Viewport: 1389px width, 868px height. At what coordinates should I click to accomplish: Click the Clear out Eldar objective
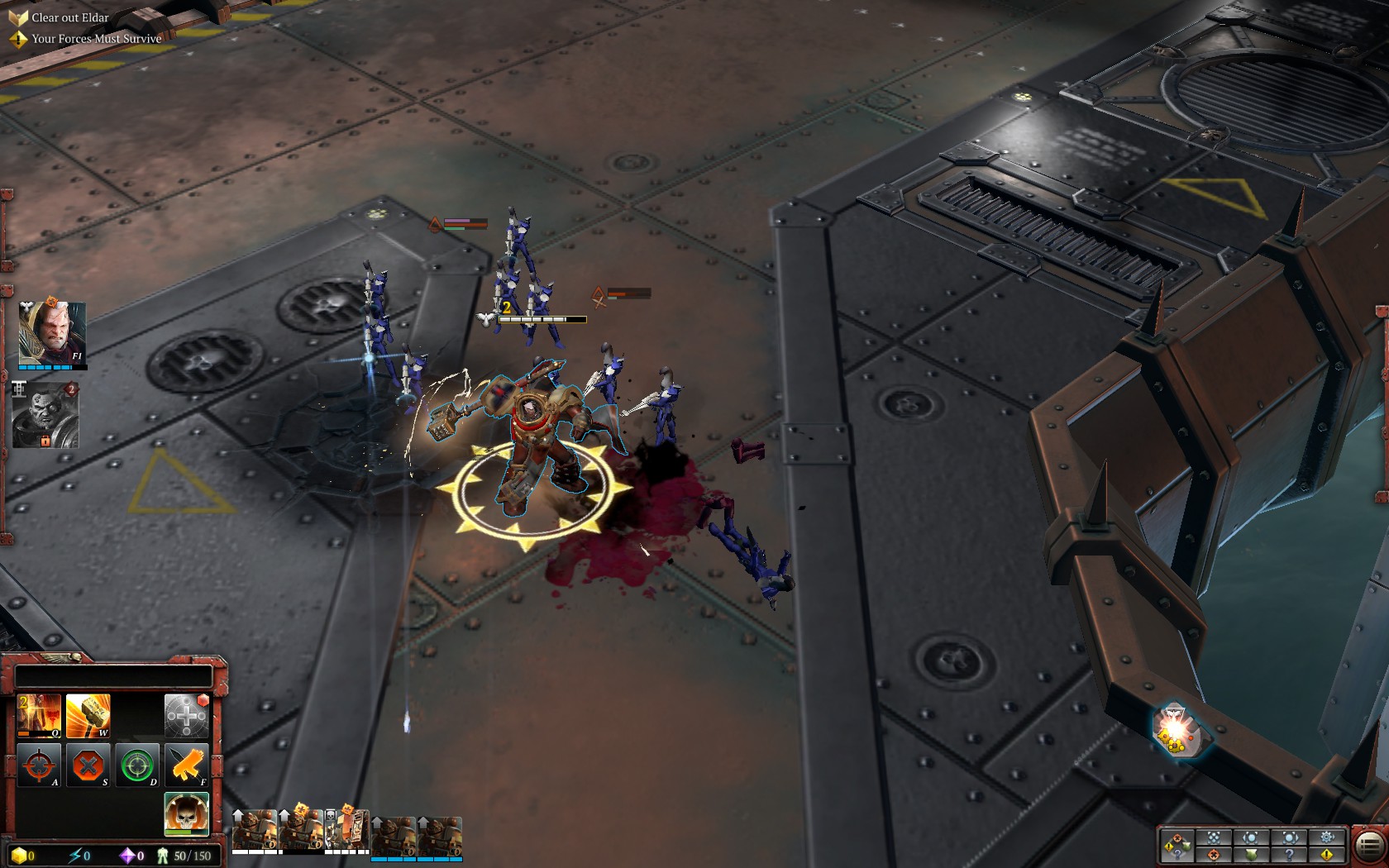click(x=69, y=17)
